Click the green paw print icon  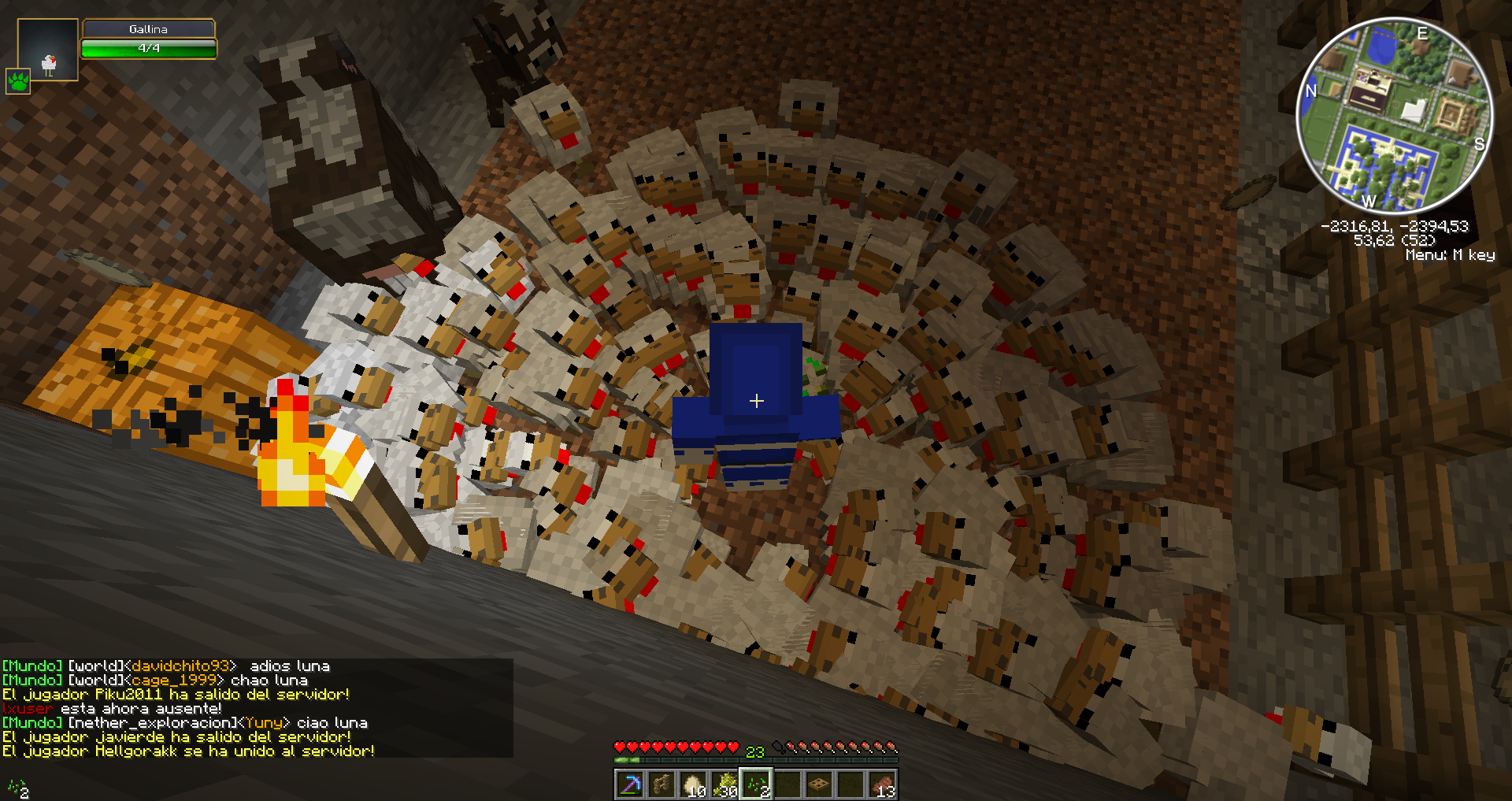tap(18, 81)
